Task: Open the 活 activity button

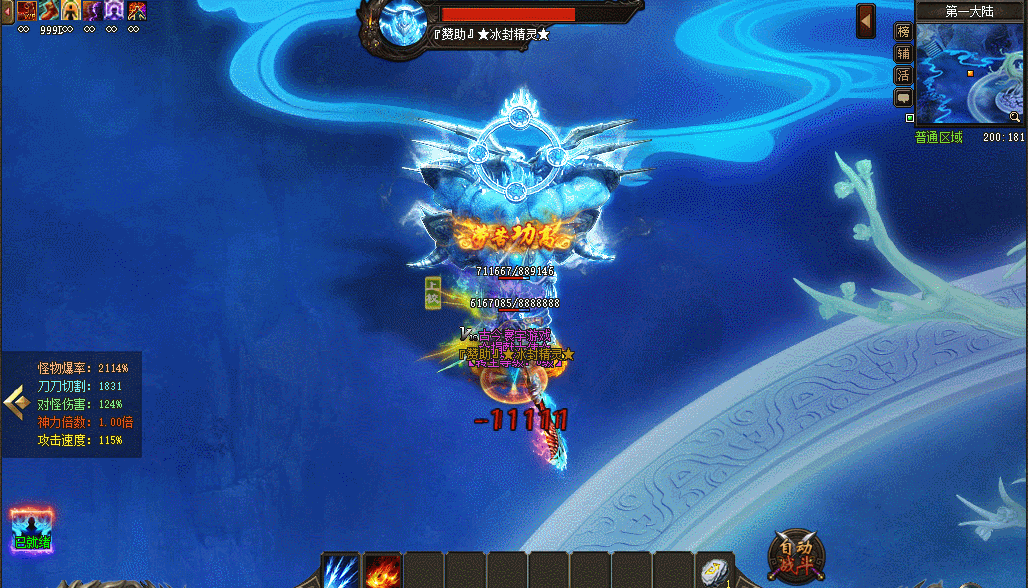Action: 903,75
